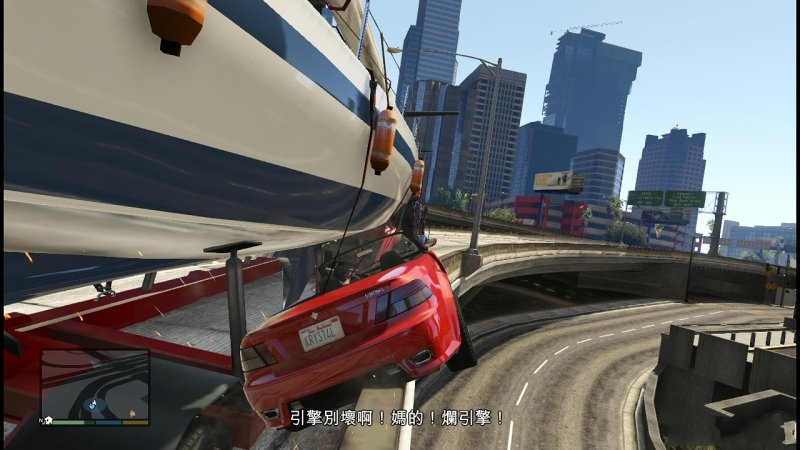The height and width of the screenshot is (450, 800).
Task: Open the minimap radar
Action: click(x=95, y=385)
